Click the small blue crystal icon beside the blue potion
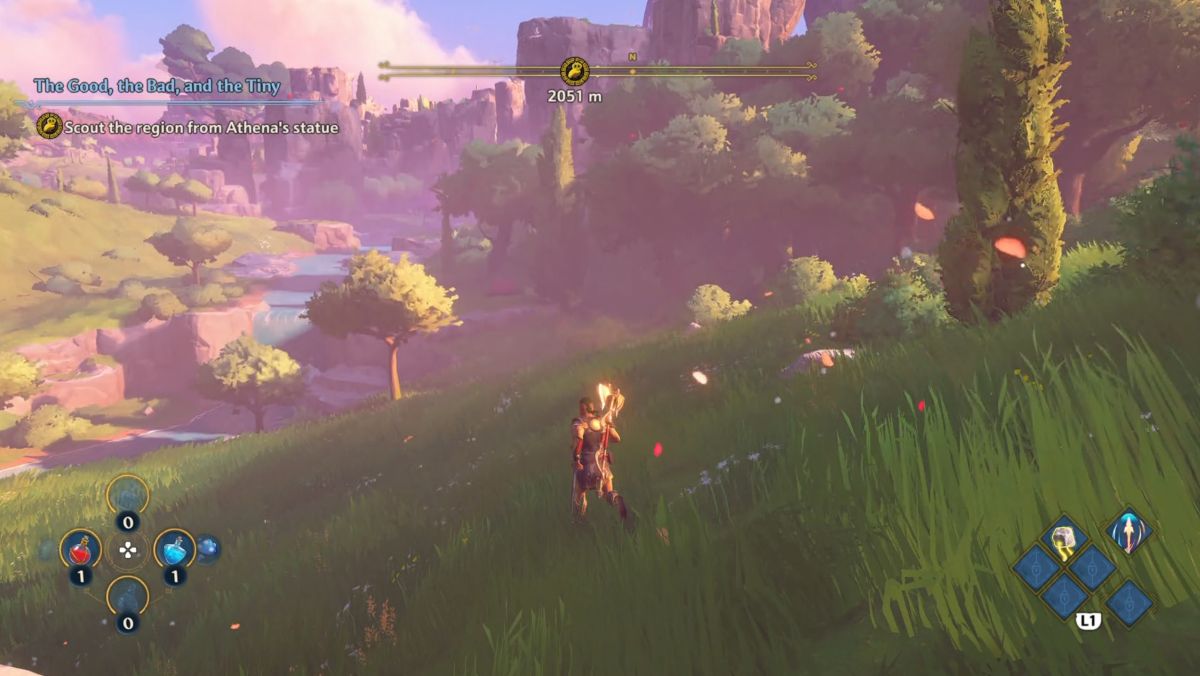 click(208, 549)
